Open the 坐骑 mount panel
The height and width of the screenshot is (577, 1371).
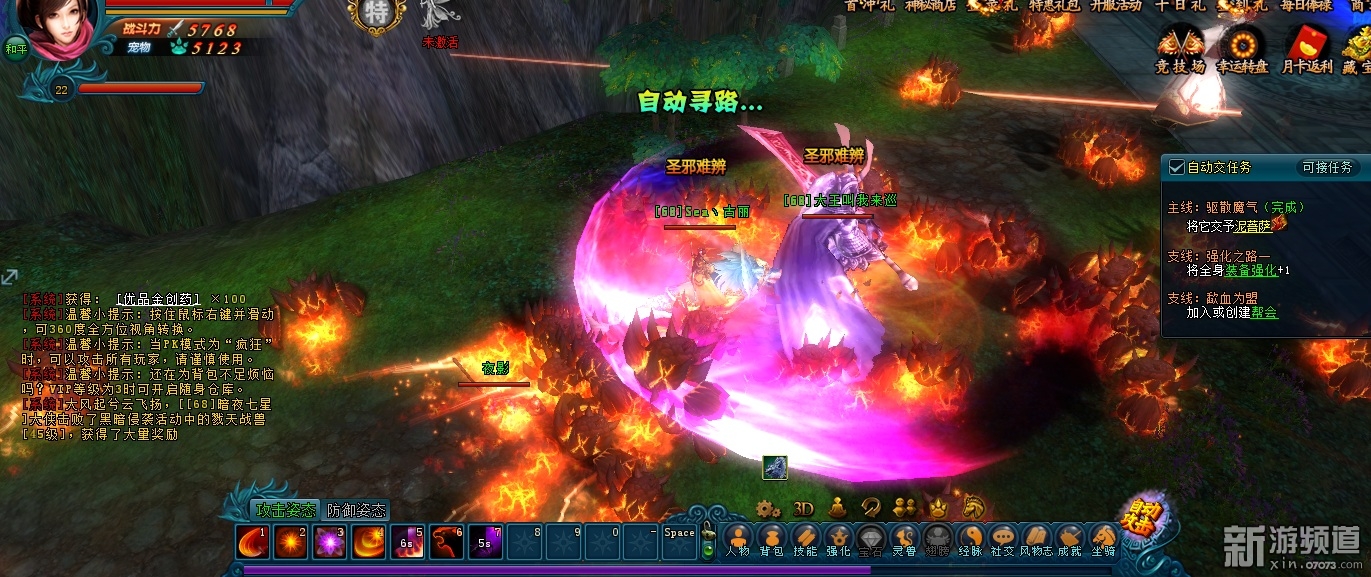point(1103,539)
